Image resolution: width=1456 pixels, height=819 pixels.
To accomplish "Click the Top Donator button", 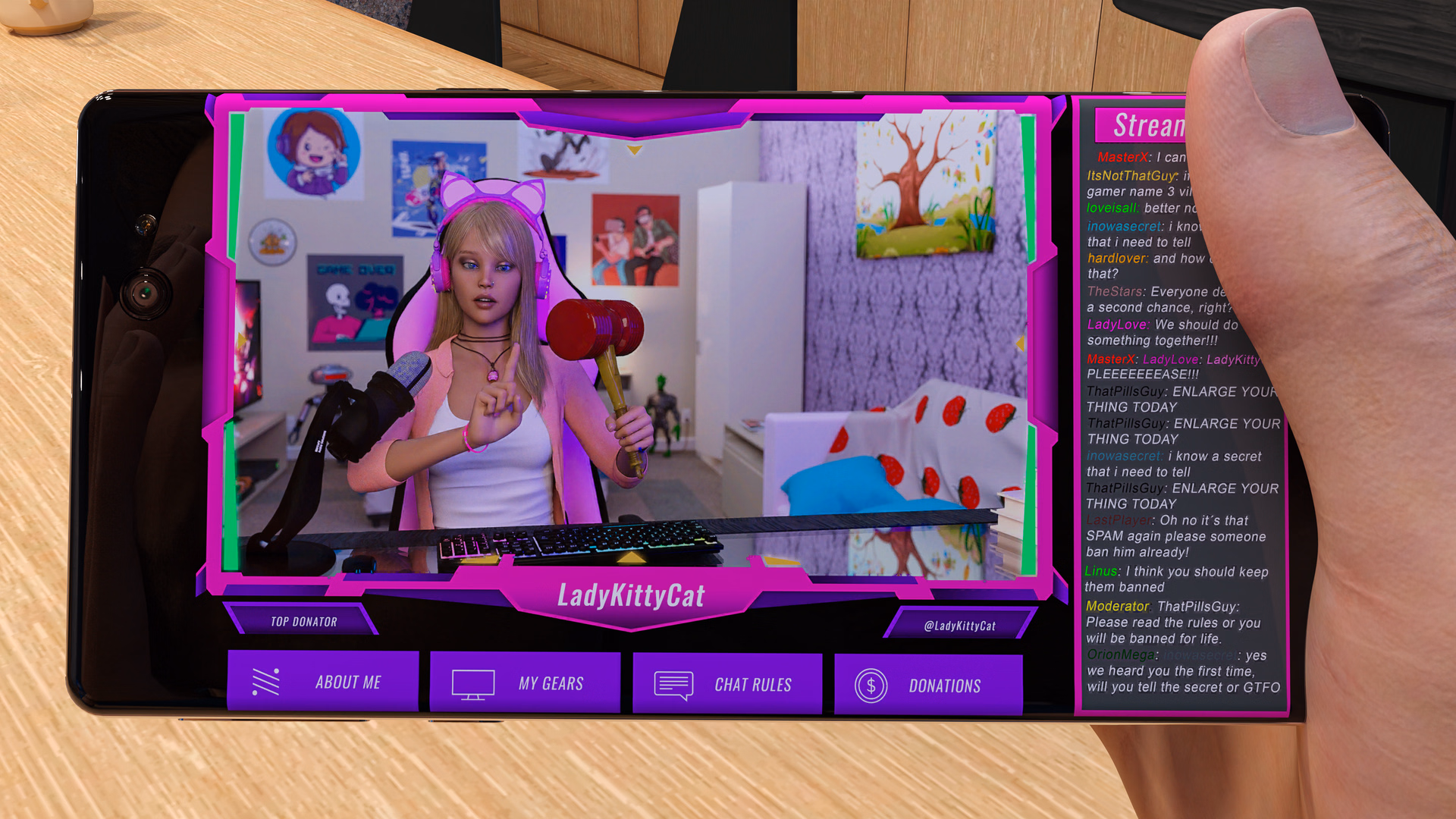I will 302,621.
